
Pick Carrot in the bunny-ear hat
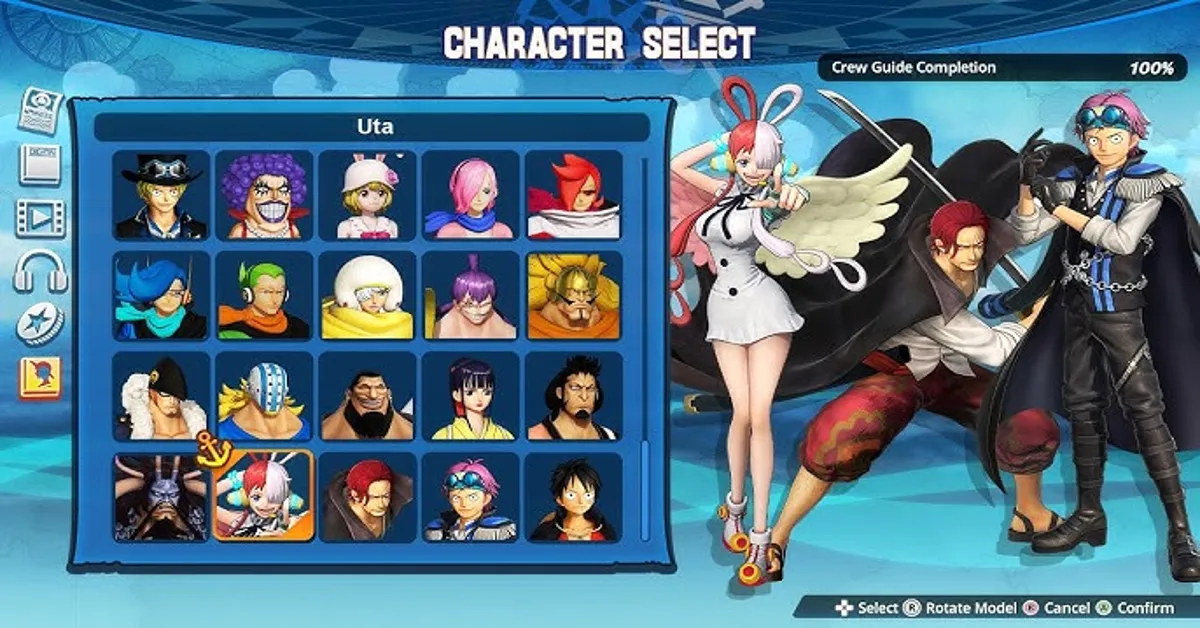367,196
